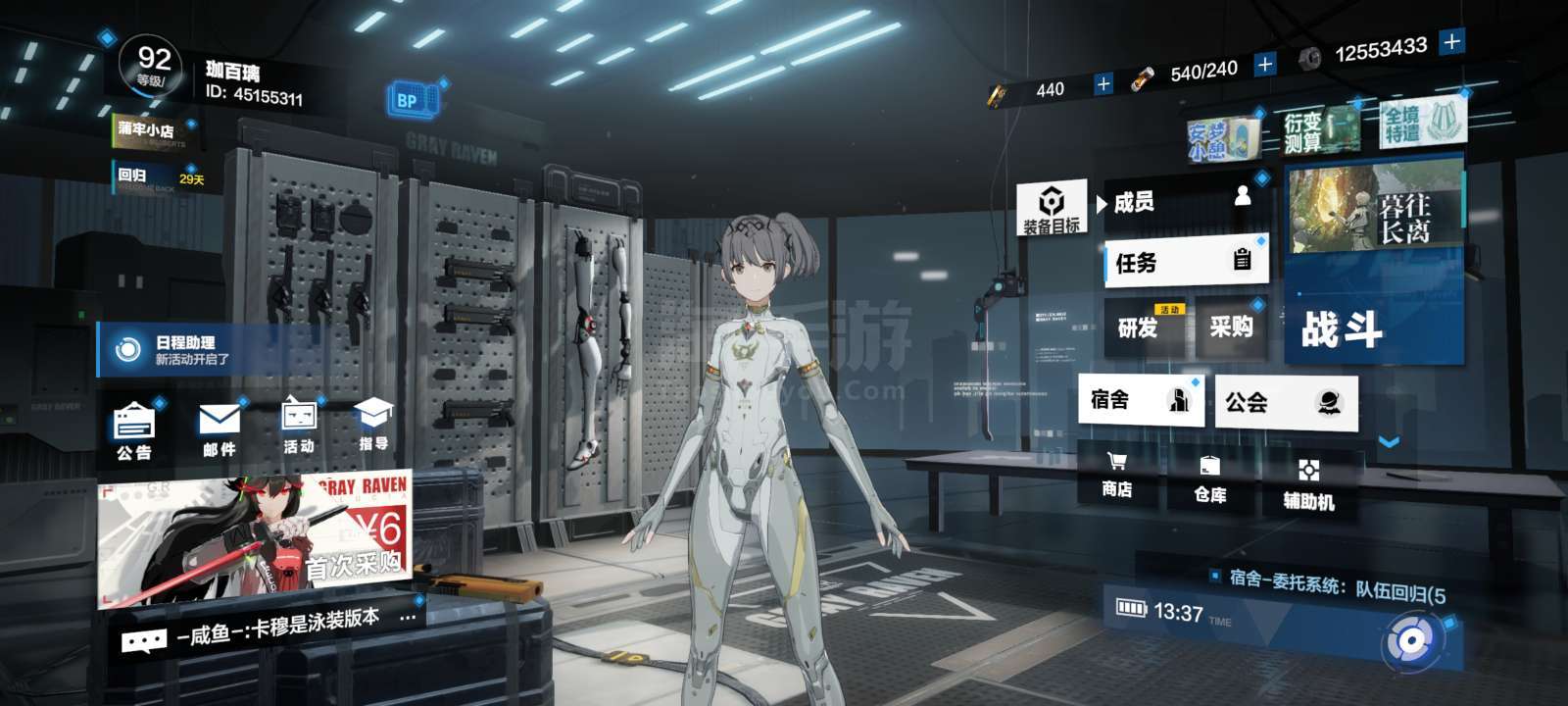The height and width of the screenshot is (706, 1568).
Task: Open the 战斗 battle menu
Action: point(1372,329)
